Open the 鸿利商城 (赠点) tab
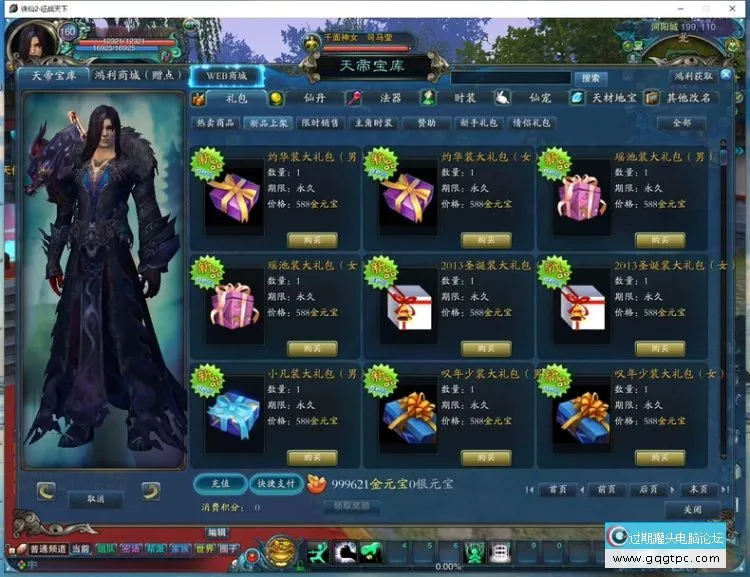 point(135,75)
